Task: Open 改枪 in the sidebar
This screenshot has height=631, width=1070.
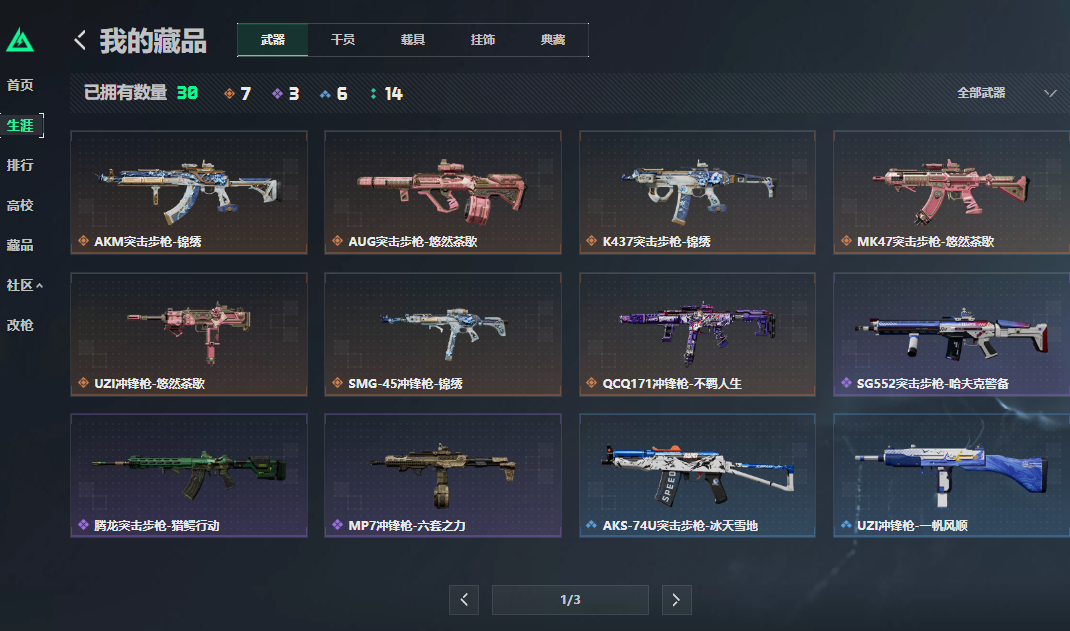Action: click(x=20, y=325)
